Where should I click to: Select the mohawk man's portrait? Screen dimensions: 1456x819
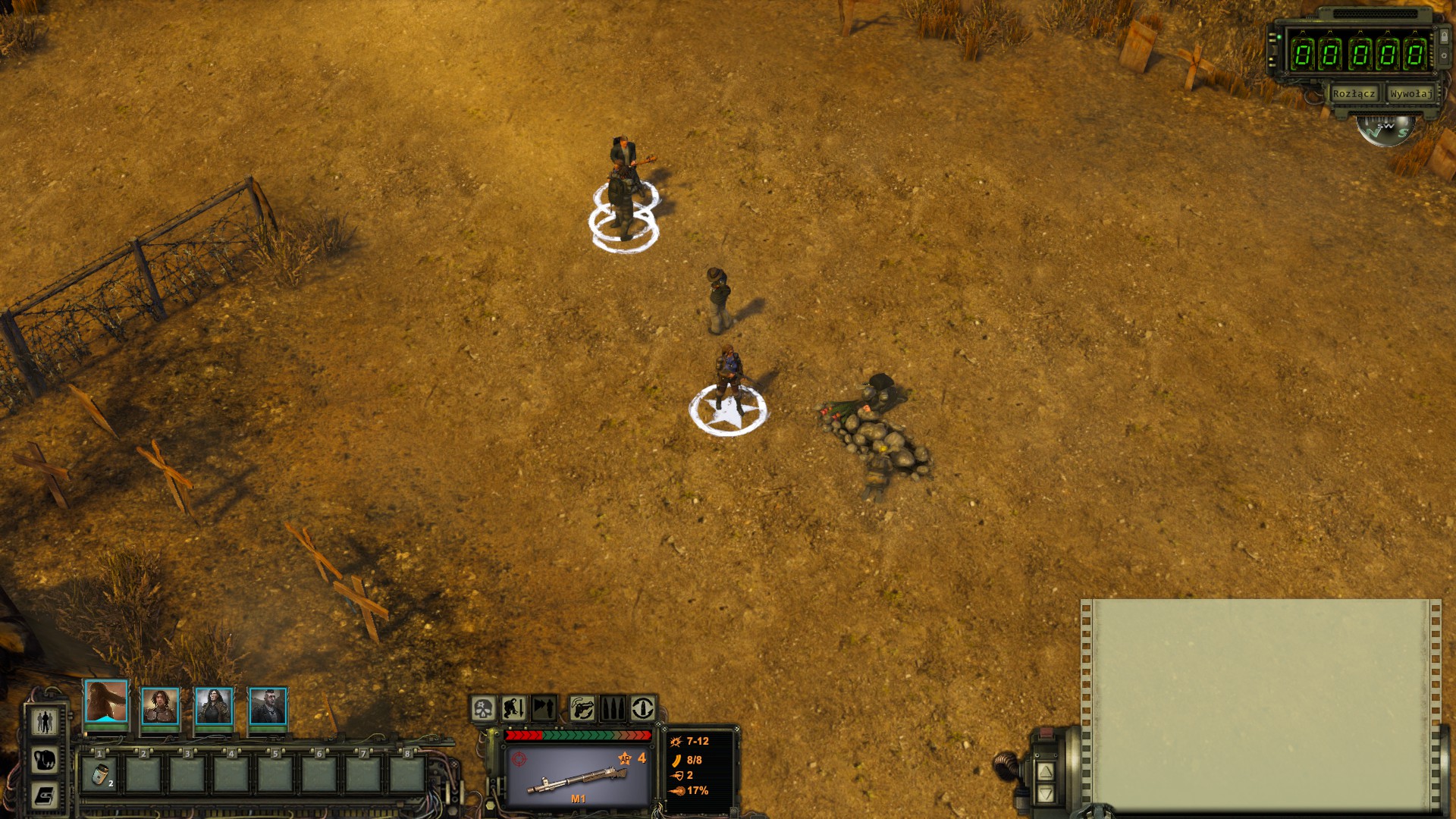(x=268, y=707)
